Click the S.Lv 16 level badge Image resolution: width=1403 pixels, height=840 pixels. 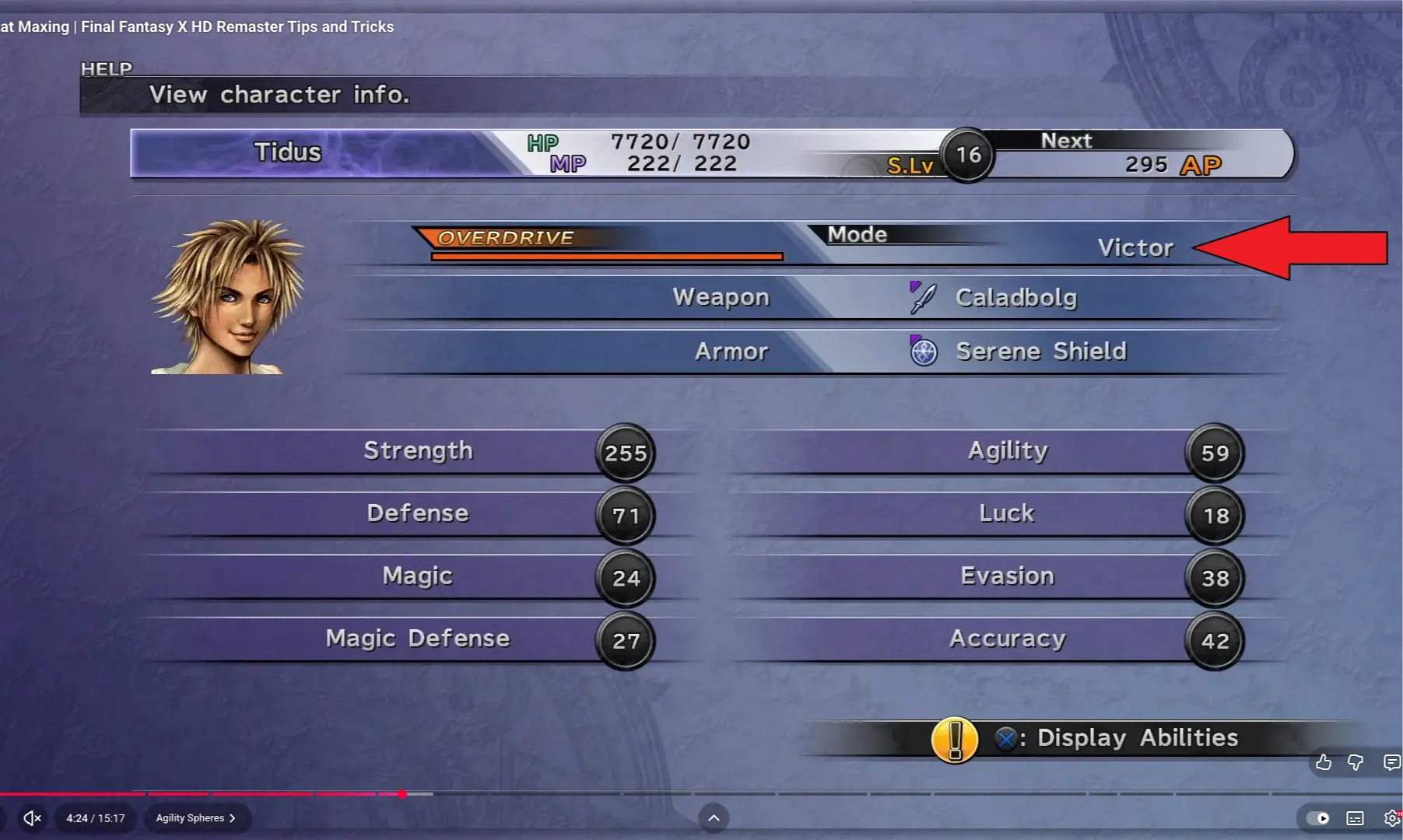coord(966,154)
